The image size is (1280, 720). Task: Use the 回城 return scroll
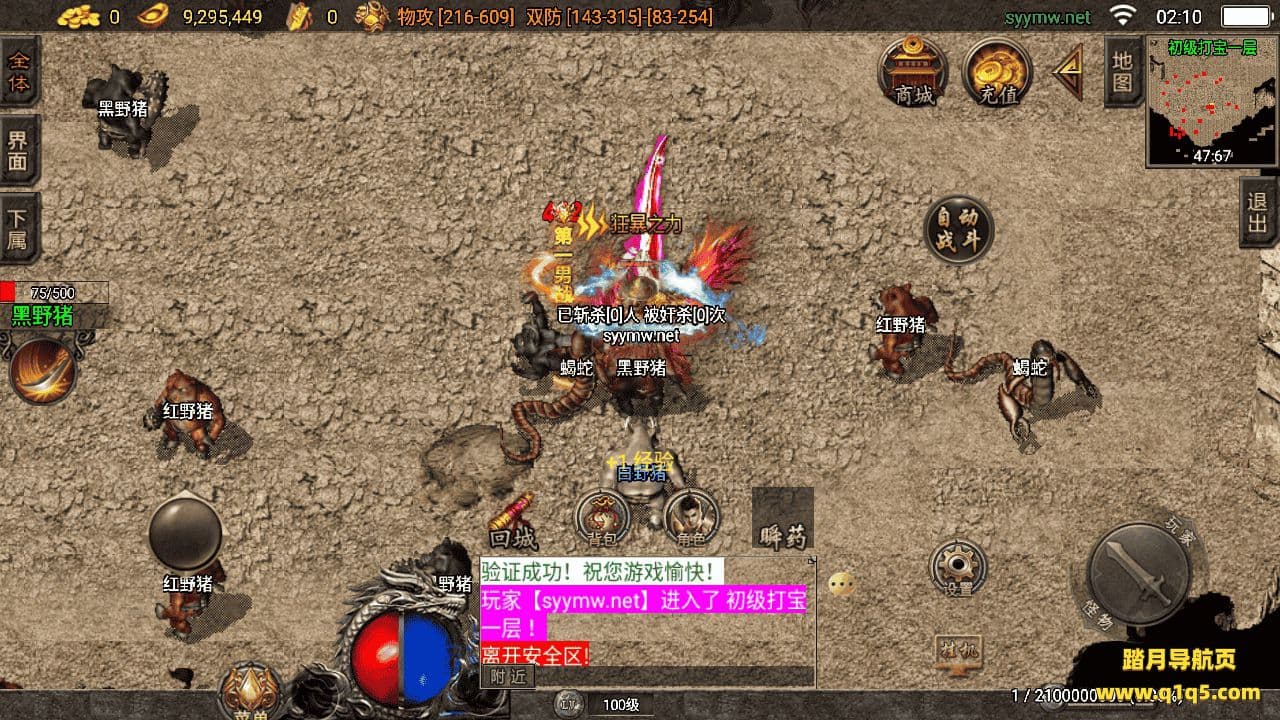click(x=513, y=522)
